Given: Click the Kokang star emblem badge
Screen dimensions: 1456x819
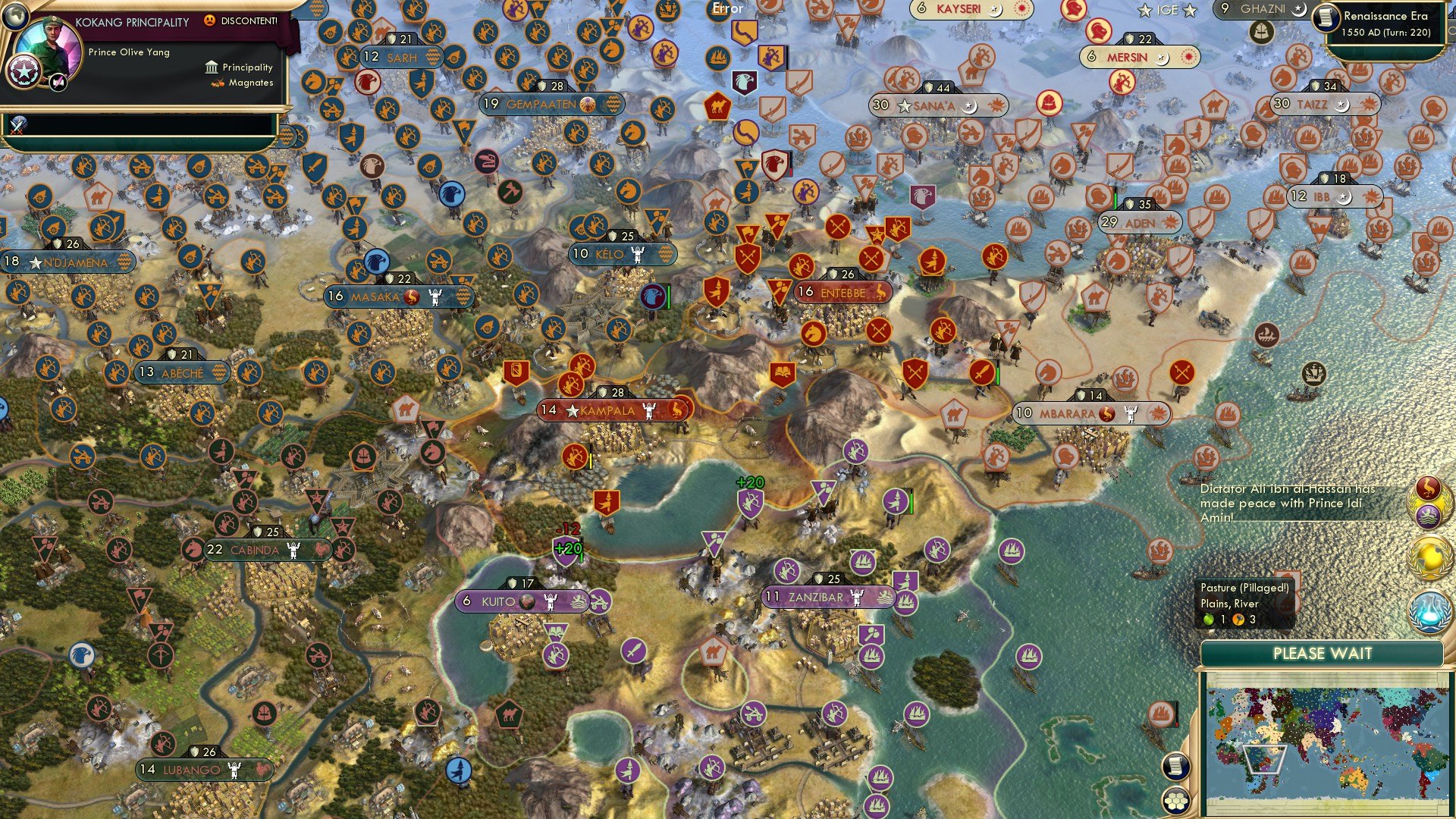Looking at the screenshot, I should (24, 73).
